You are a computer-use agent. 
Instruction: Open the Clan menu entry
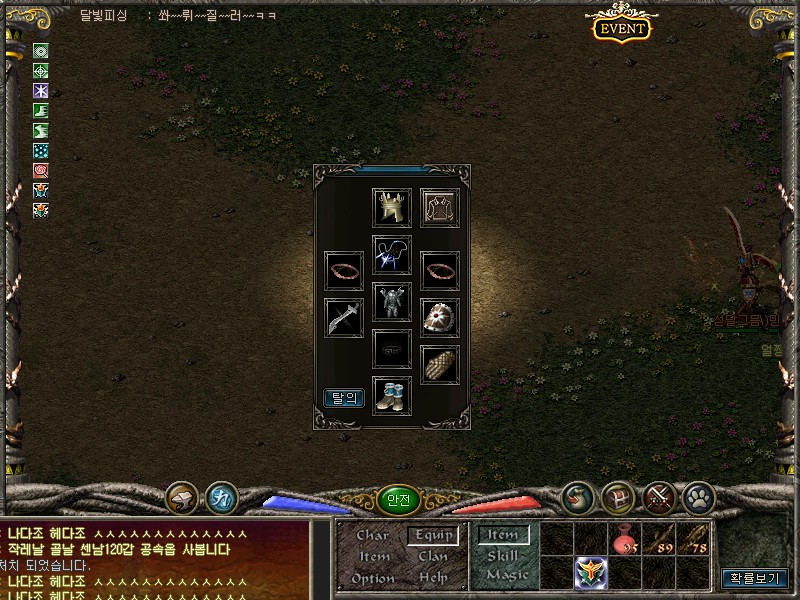[433, 556]
